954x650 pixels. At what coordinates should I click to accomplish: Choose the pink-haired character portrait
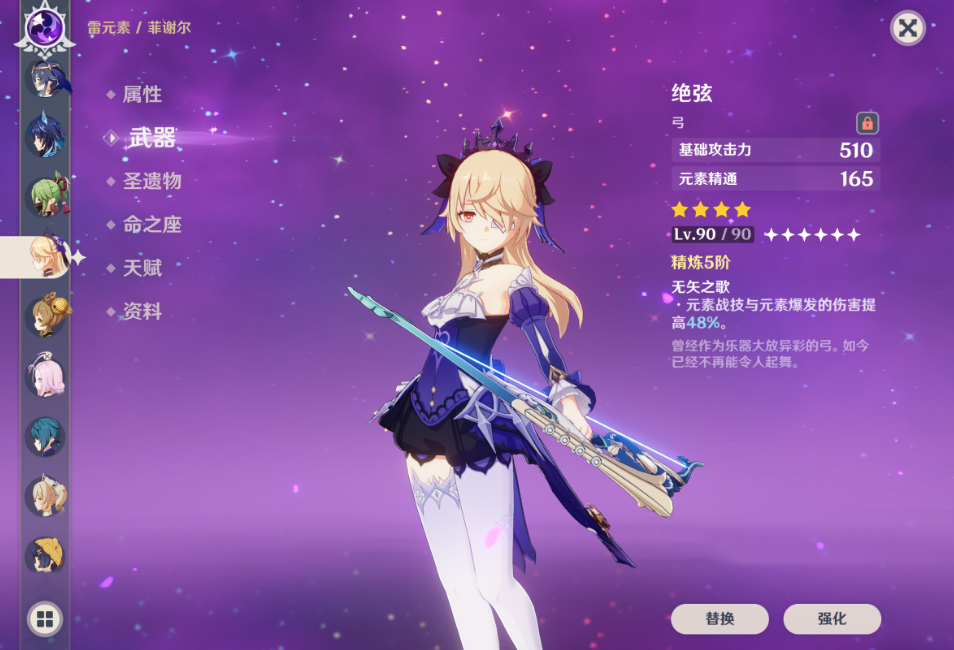tap(45, 377)
